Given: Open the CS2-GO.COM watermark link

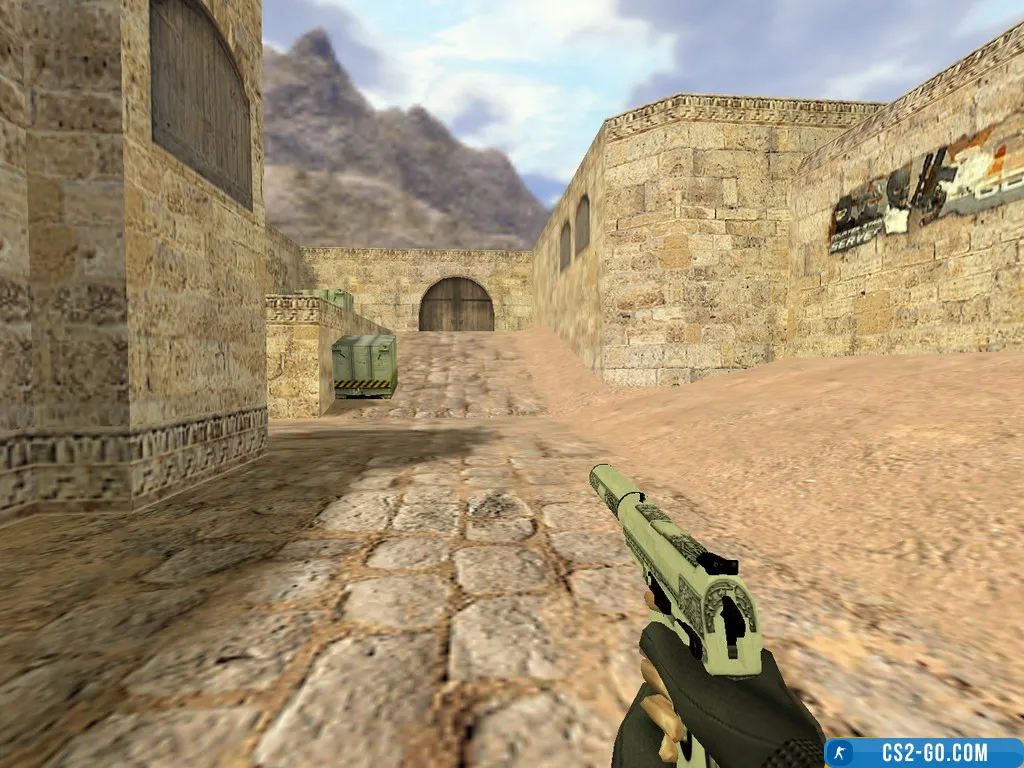Looking at the screenshot, I should pos(923,753).
